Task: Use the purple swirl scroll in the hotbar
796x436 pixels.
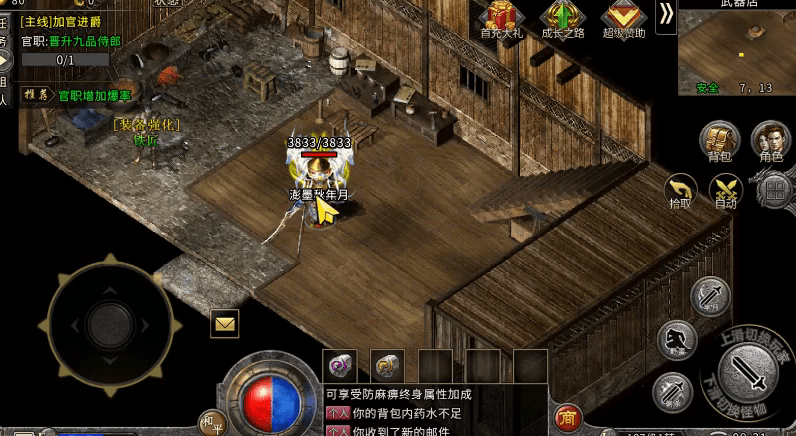Action: click(340, 364)
